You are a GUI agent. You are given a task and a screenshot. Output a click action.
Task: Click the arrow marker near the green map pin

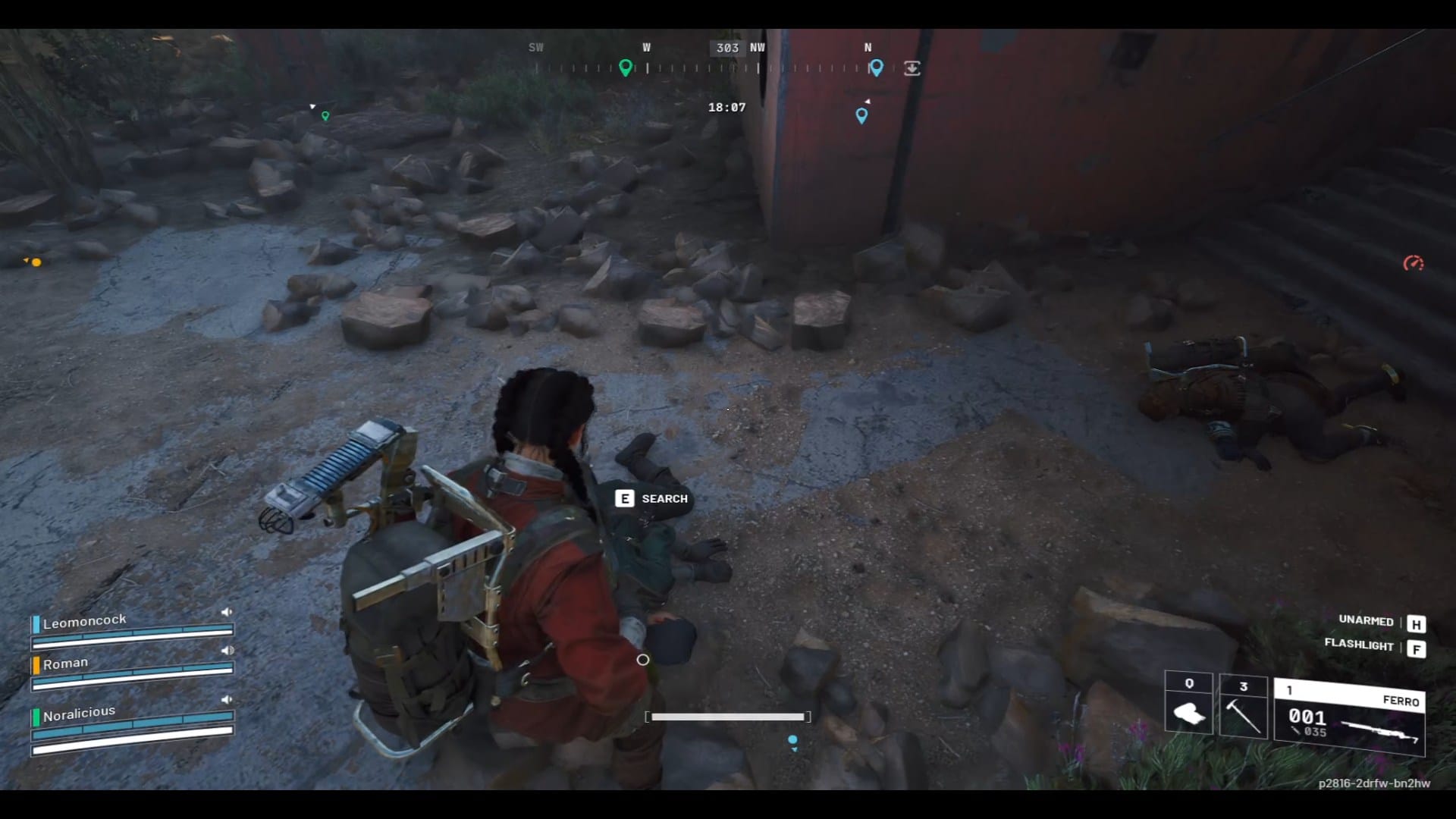312,107
